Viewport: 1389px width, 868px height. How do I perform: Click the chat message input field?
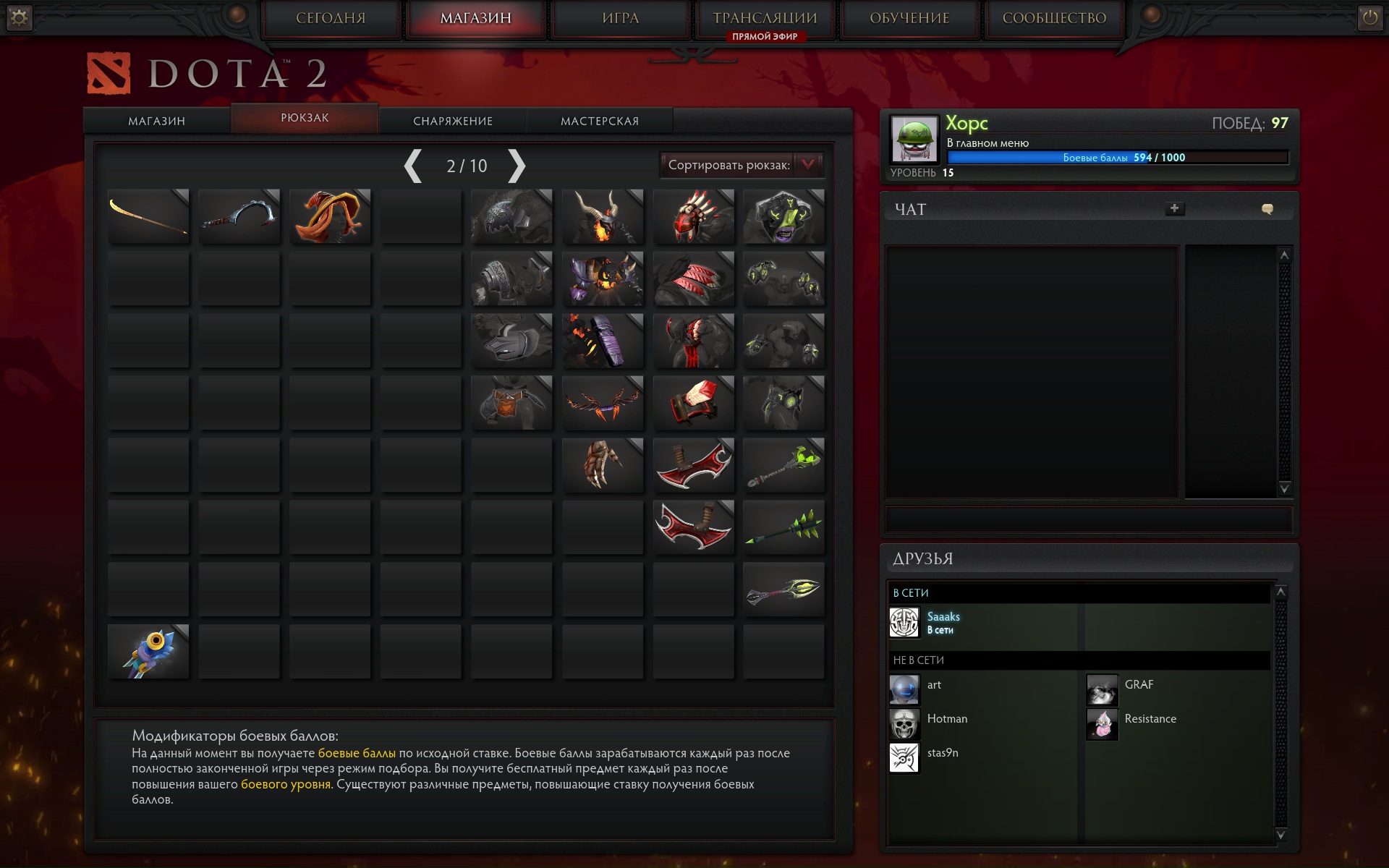1088,519
